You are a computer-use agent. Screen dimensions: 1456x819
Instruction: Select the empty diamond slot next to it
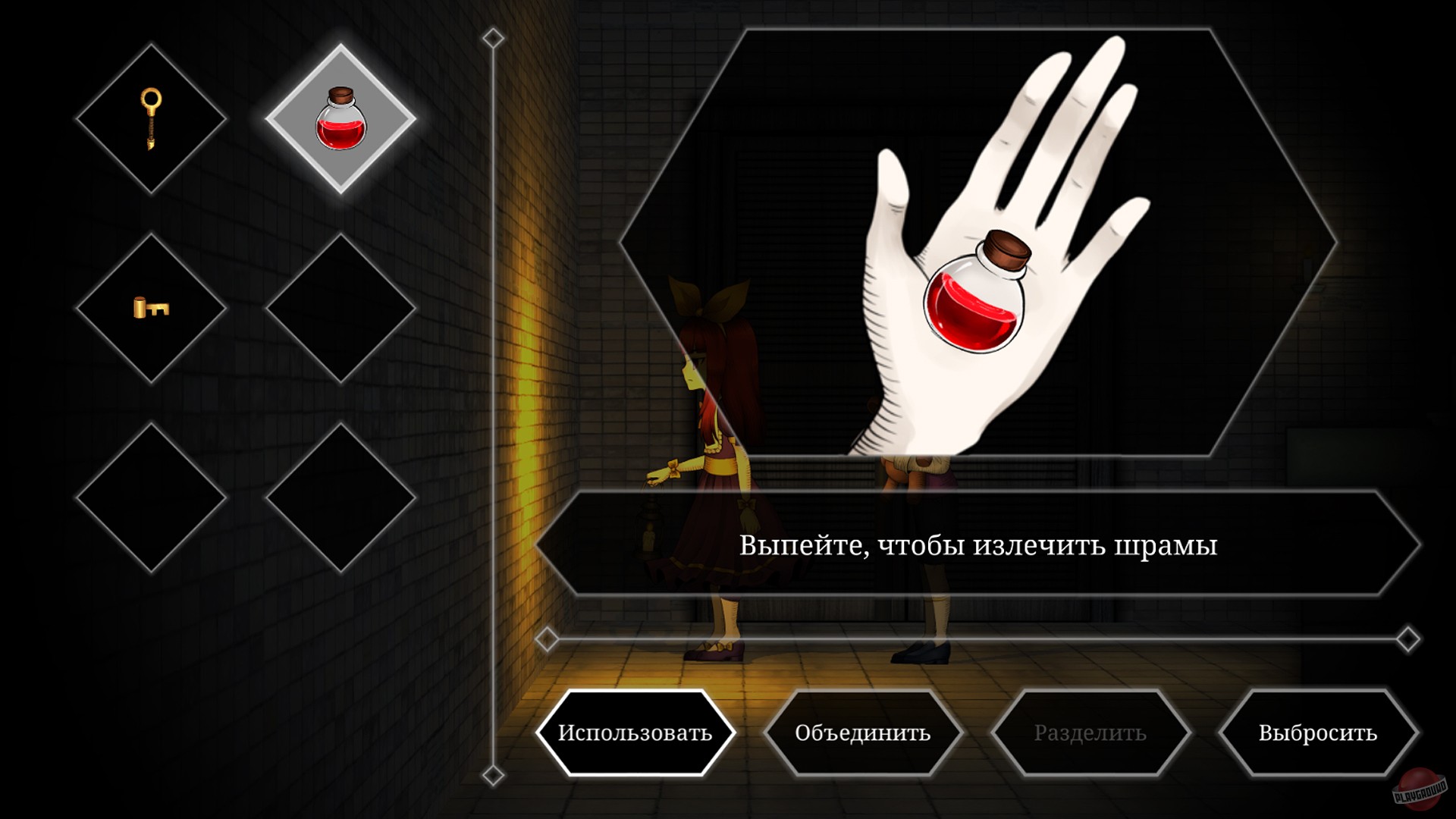(x=343, y=497)
